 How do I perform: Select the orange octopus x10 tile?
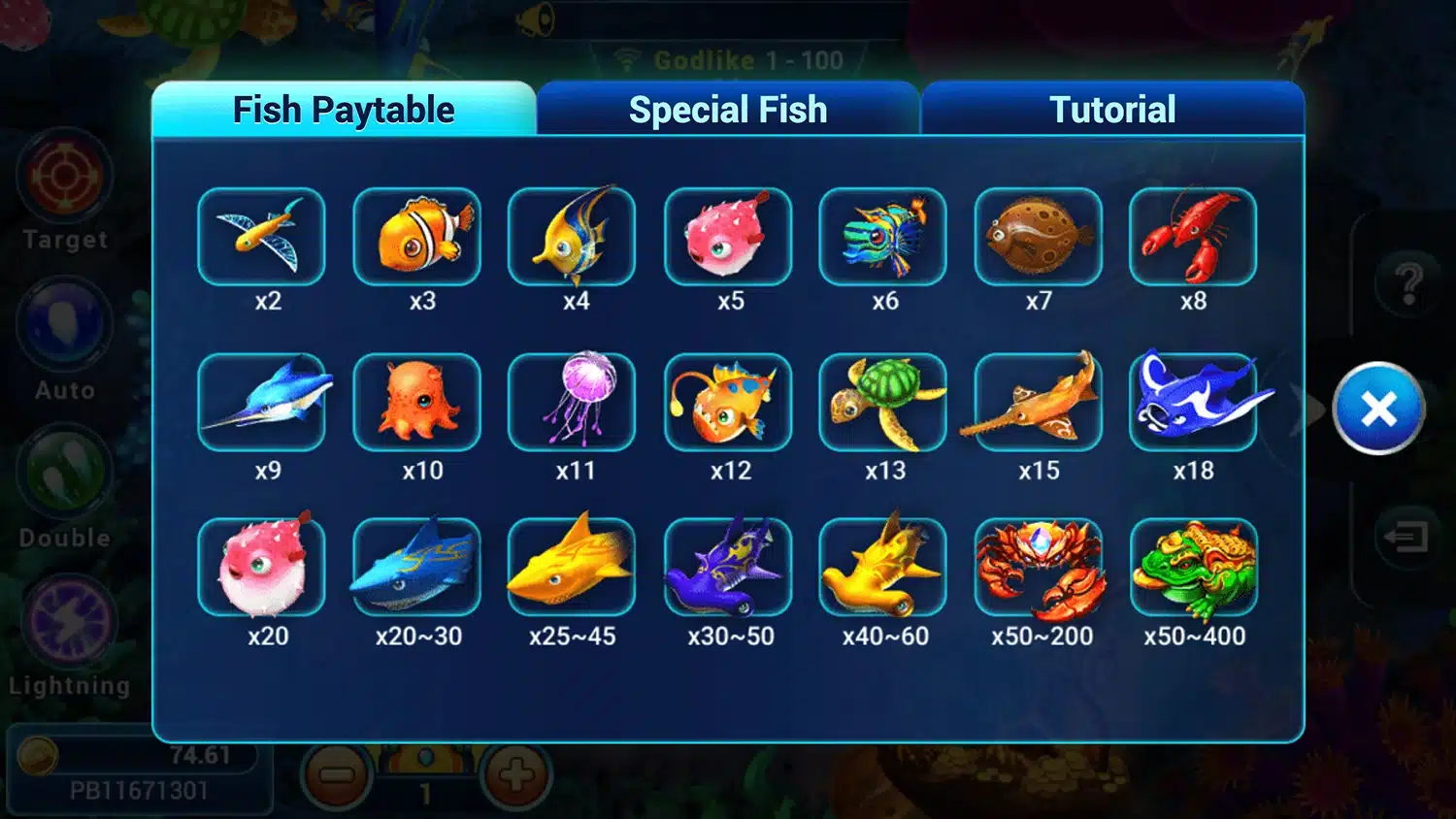417,402
